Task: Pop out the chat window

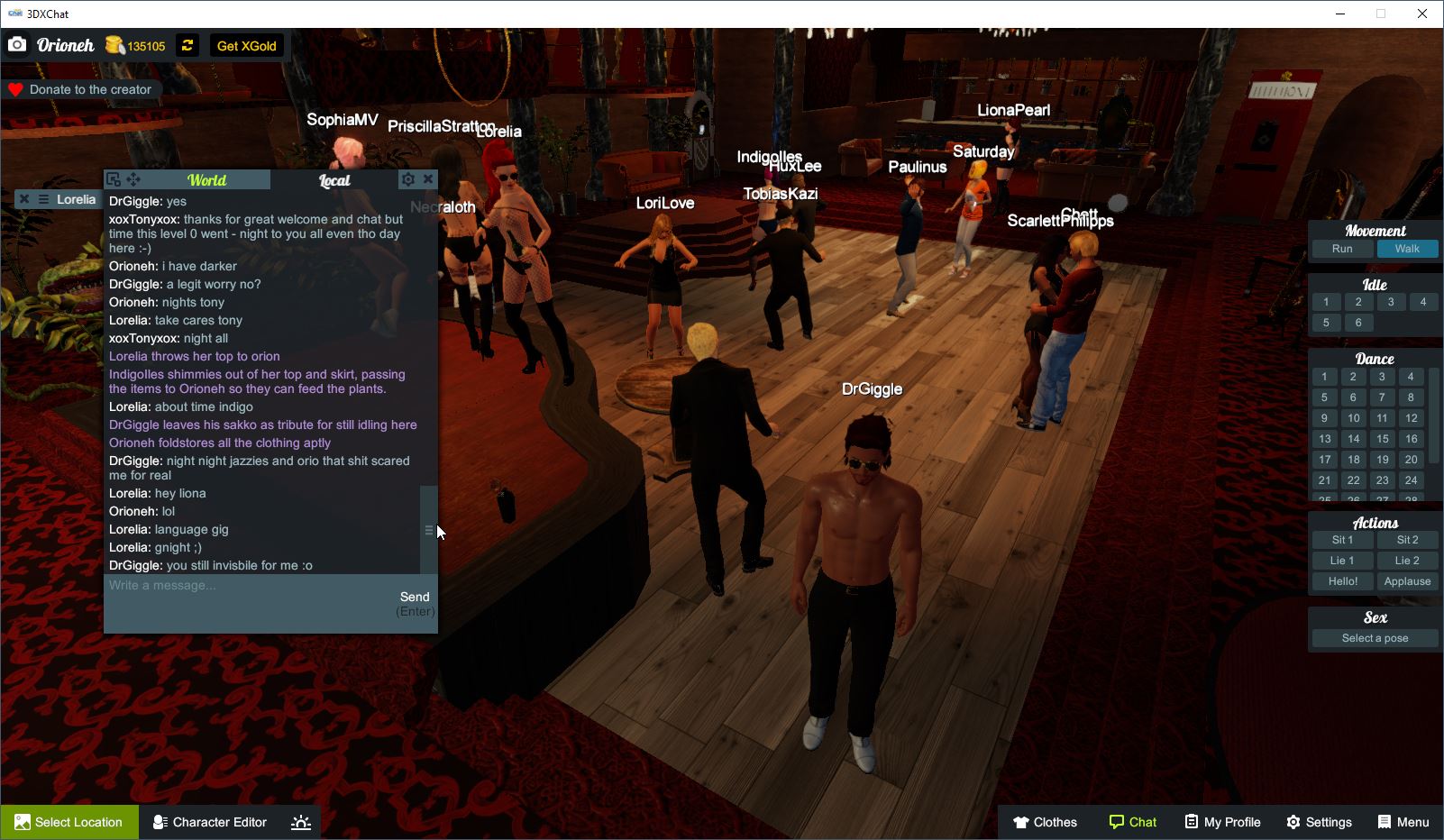Action: [x=112, y=178]
